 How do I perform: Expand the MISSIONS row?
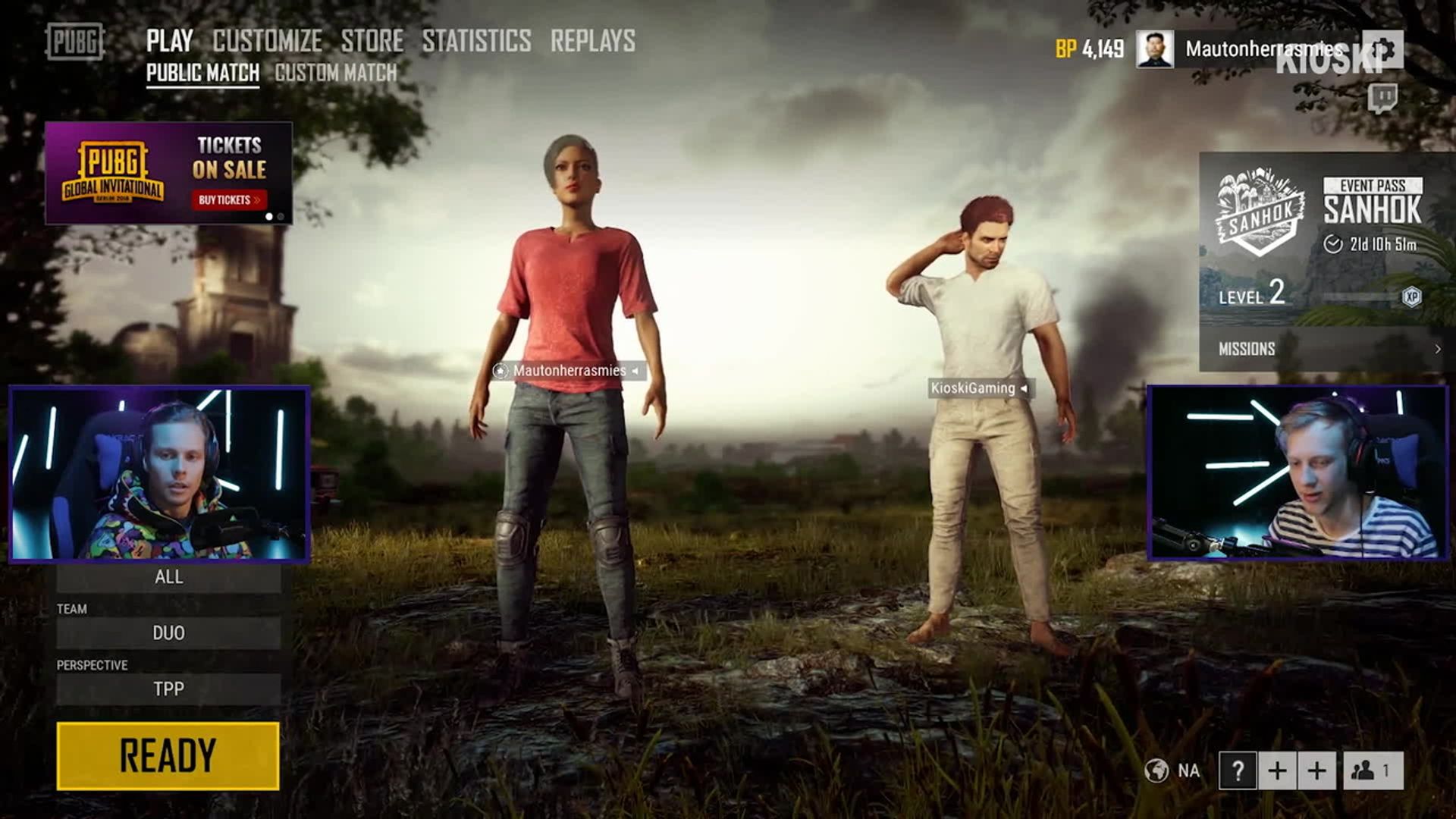(1327, 349)
